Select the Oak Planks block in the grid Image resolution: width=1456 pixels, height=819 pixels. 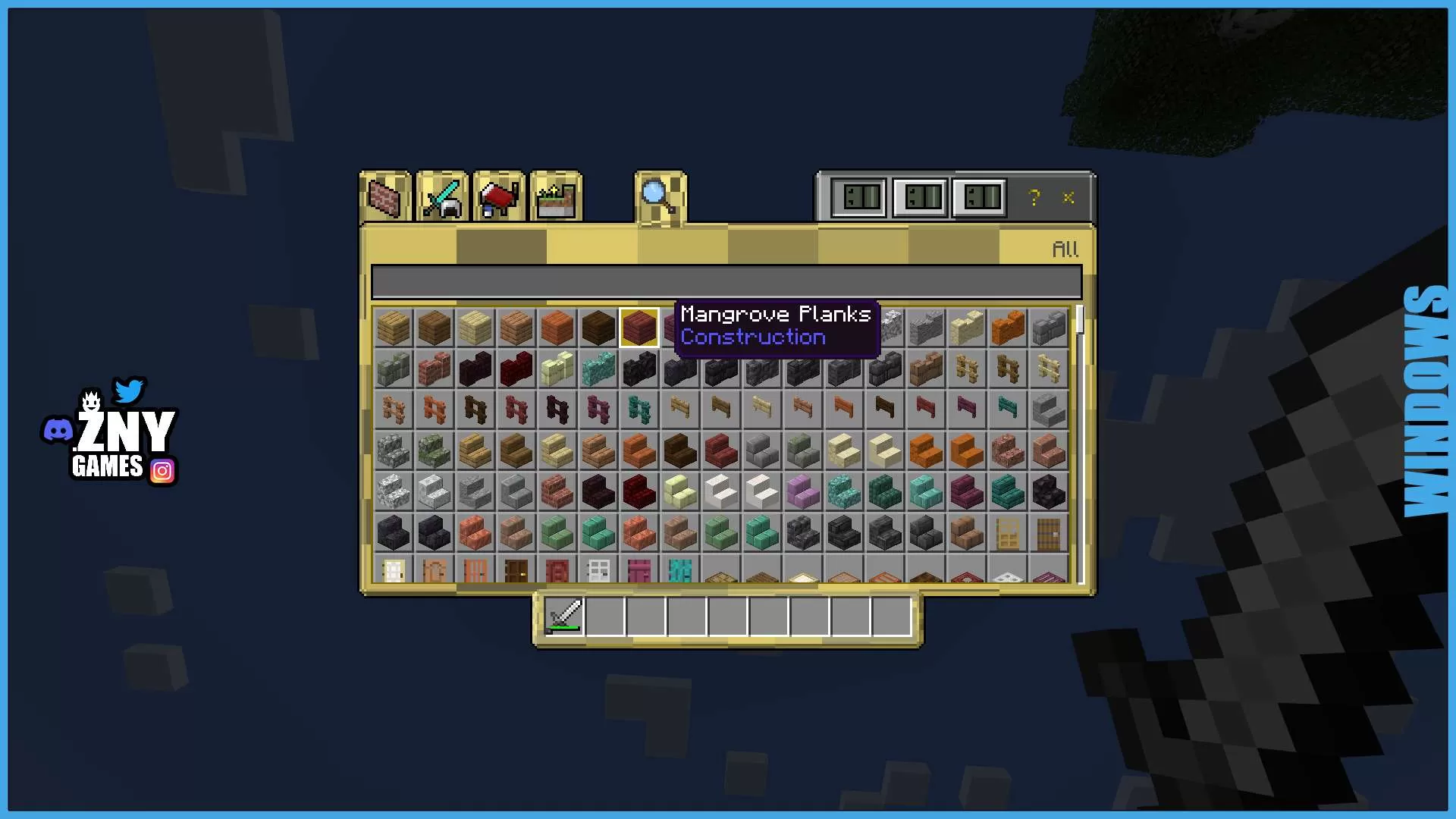pos(393,327)
